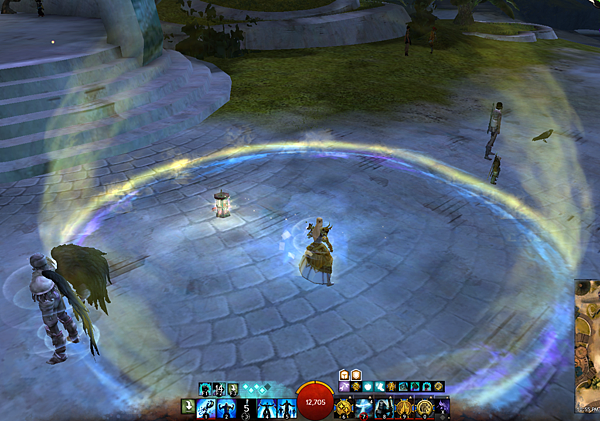This screenshot has height=421, width=600.
Task: Select recharging weapon skill showing cooldown 5
Action: pyautogui.click(x=246, y=407)
